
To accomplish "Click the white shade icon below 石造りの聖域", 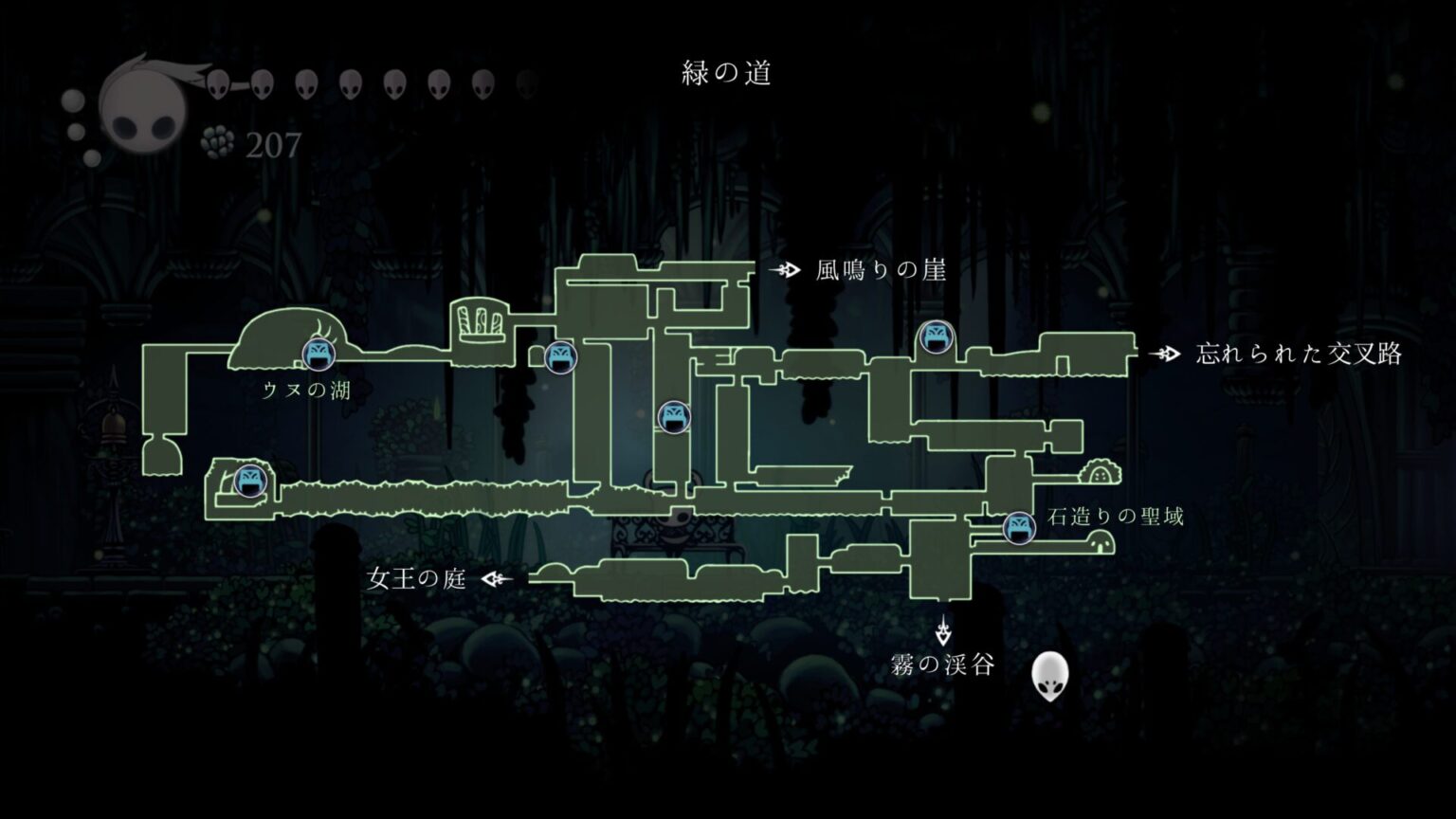I will tap(1049, 675).
